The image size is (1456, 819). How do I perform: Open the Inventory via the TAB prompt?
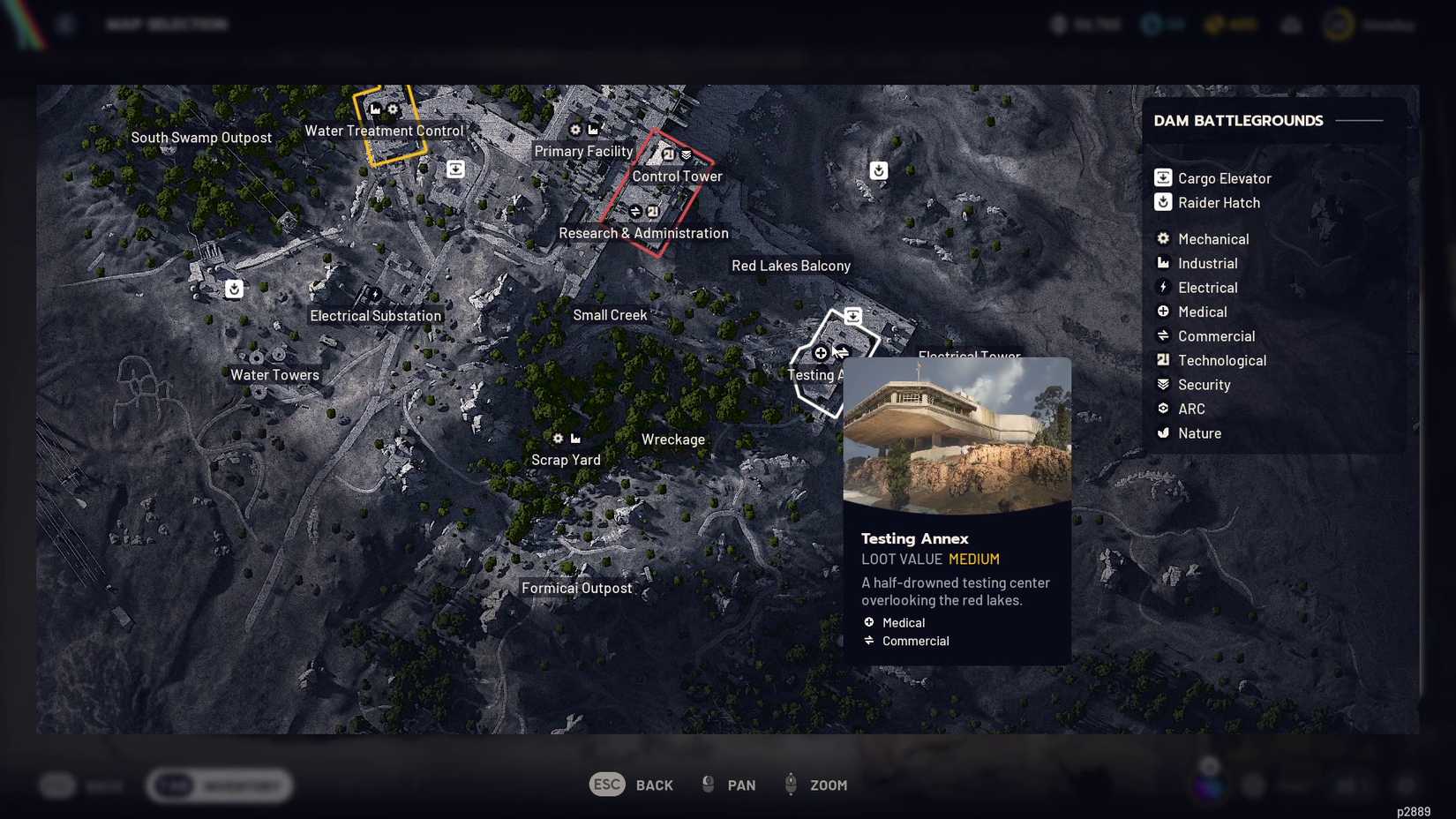click(219, 785)
